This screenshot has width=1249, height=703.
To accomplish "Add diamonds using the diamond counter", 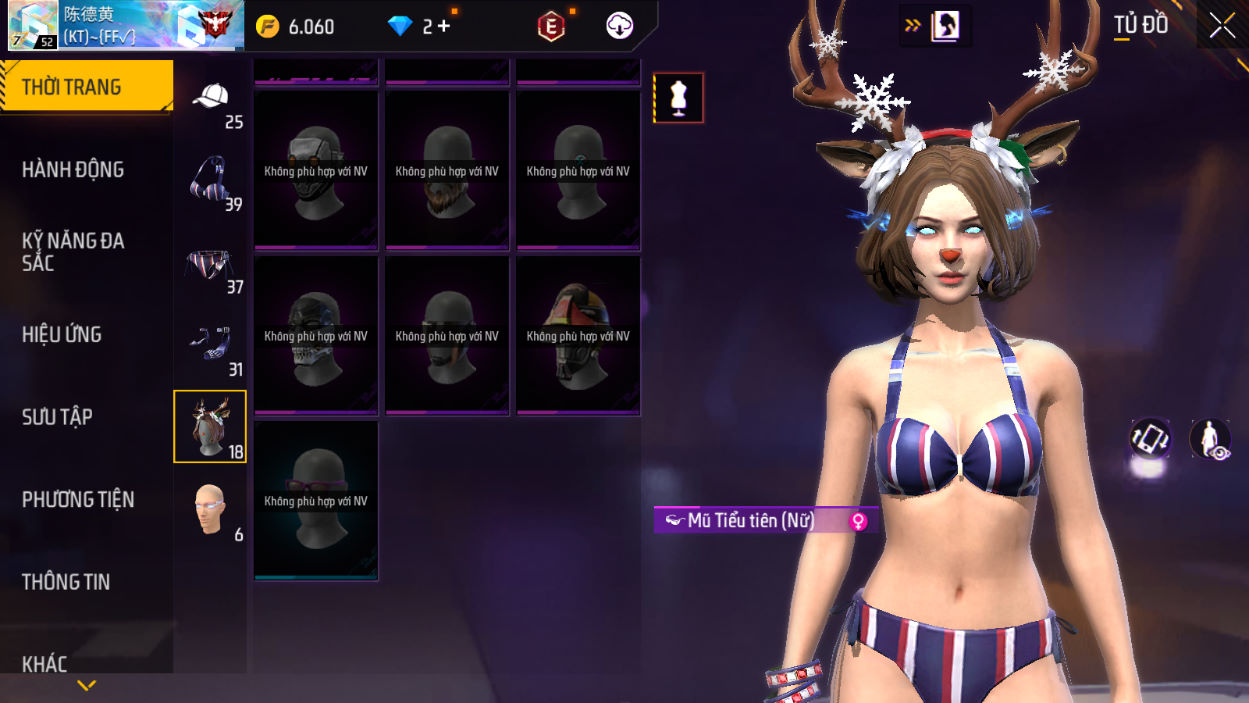I will tap(421, 27).
